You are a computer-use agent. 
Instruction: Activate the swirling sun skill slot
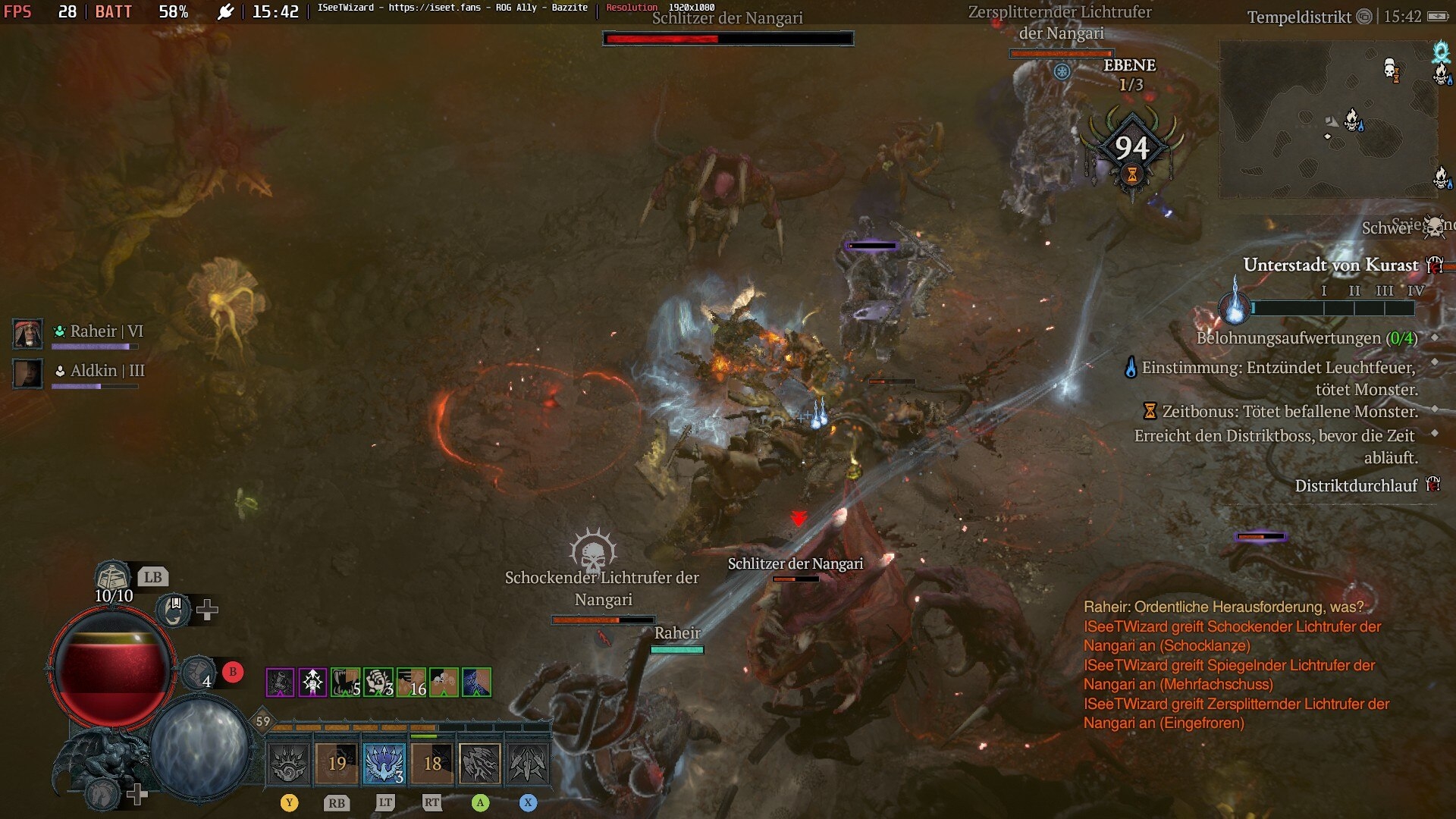tap(289, 763)
